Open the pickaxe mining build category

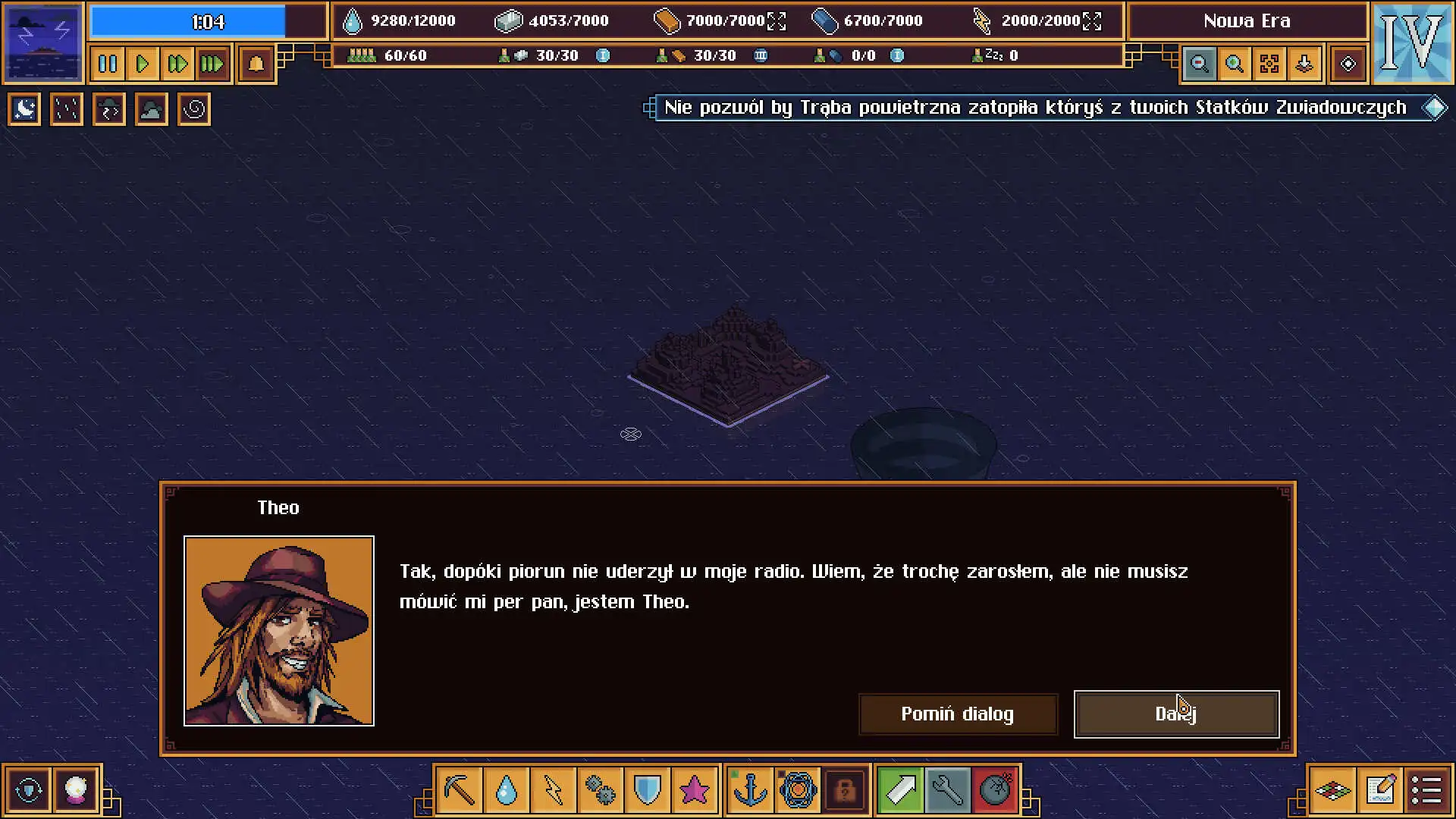point(460,790)
